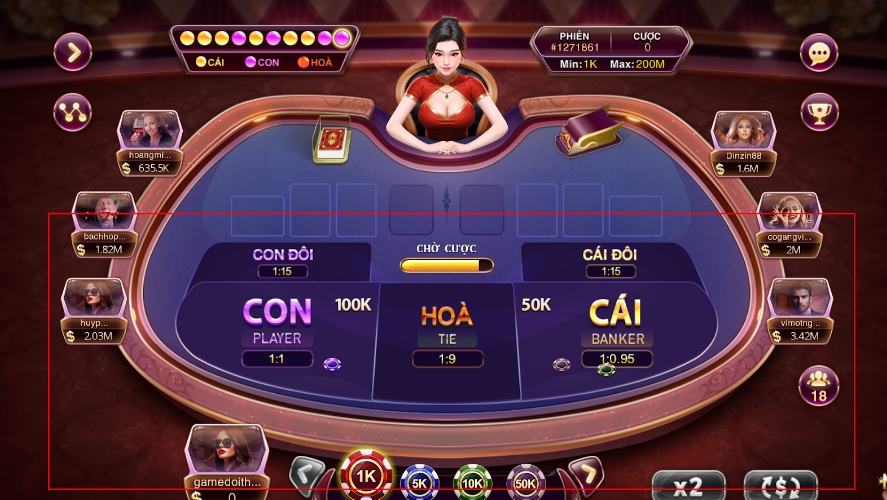
Task: Click the rebet dollar button
Action: click(781, 486)
